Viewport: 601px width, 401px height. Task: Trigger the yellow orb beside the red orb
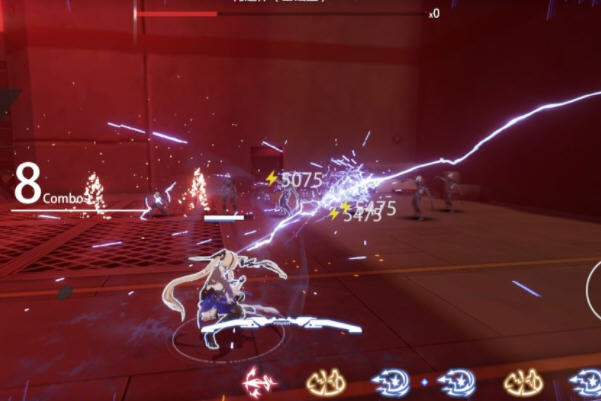324,382
